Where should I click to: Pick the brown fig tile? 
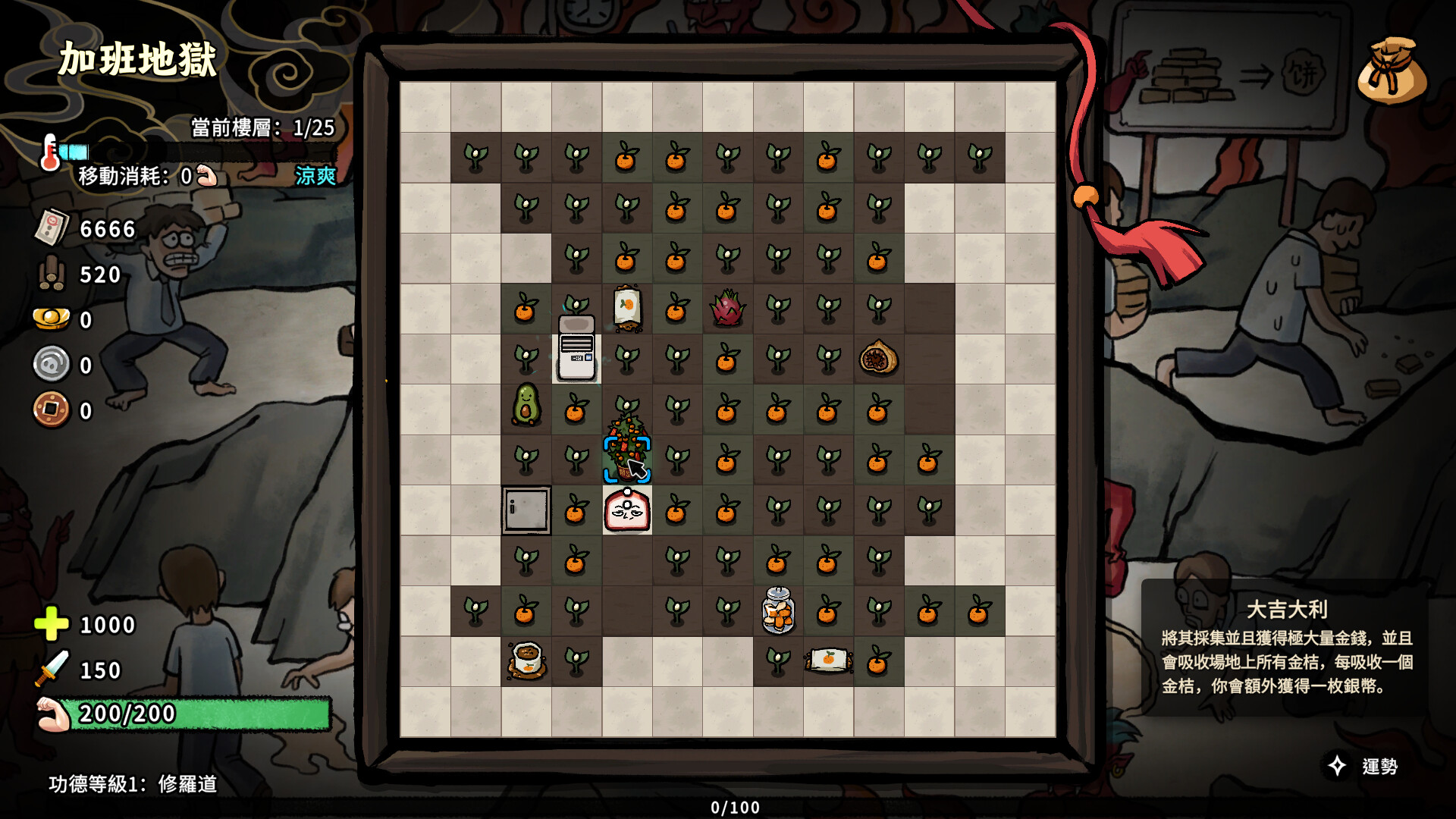pos(878,358)
